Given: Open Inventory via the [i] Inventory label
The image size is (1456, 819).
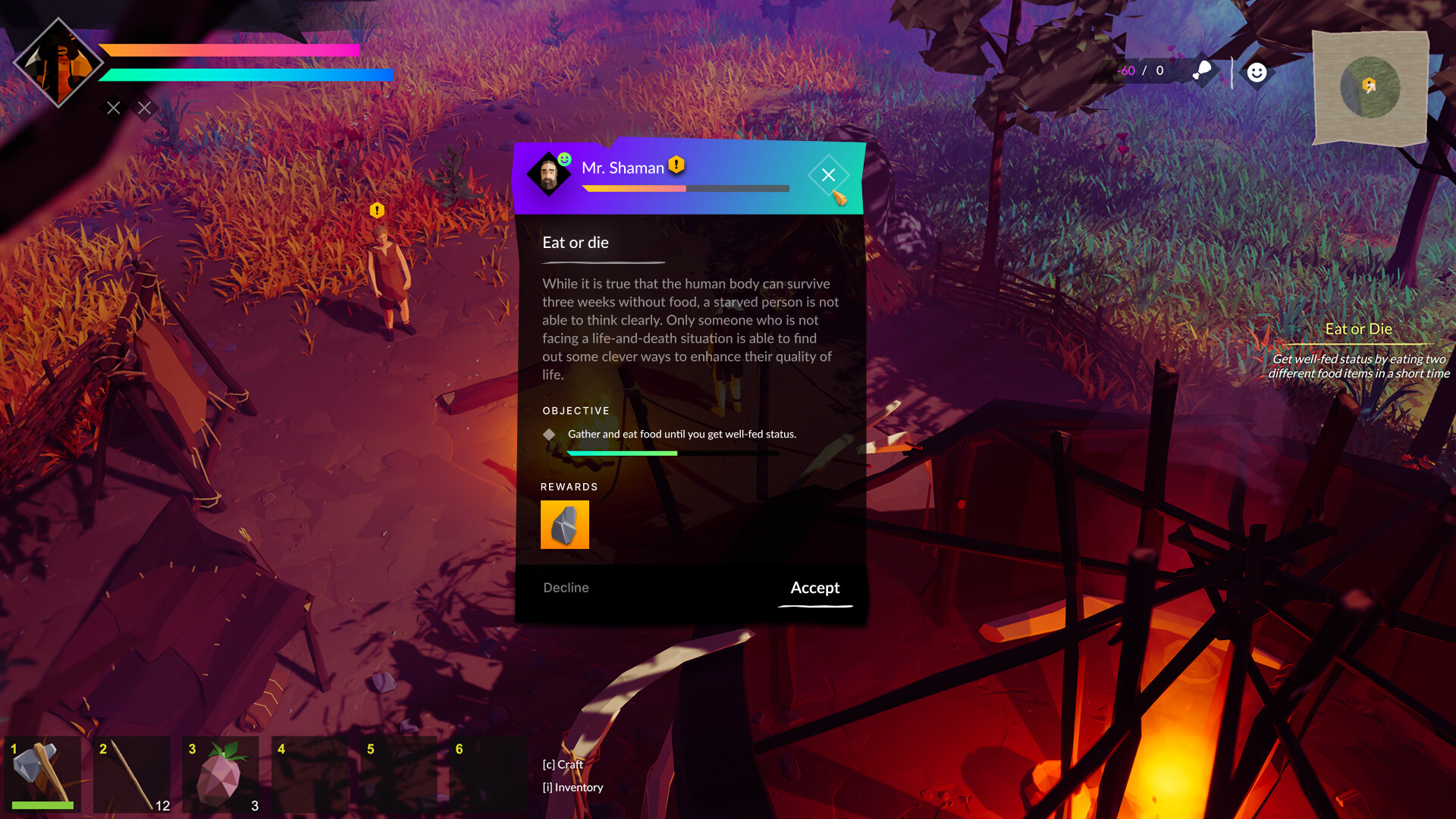Looking at the screenshot, I should [x=572, y=787].
